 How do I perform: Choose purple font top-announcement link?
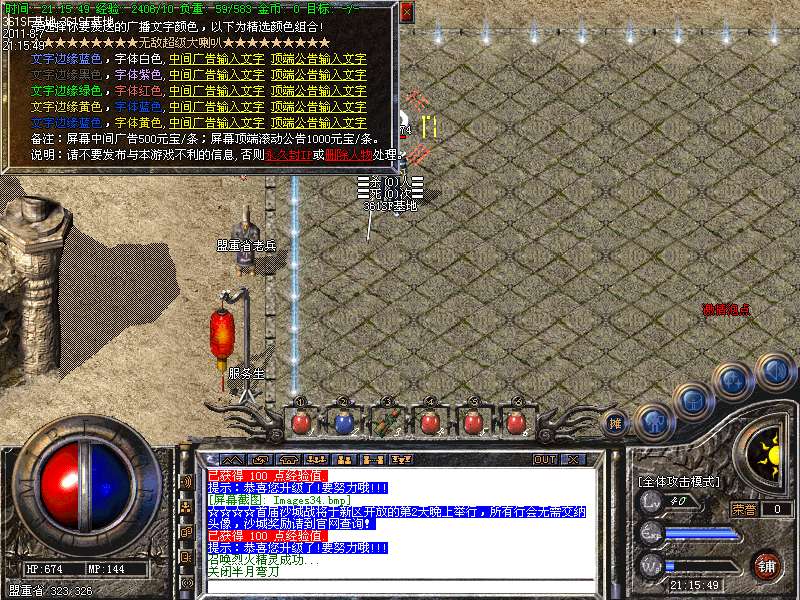pyautogui.click(x=318, y=75)
